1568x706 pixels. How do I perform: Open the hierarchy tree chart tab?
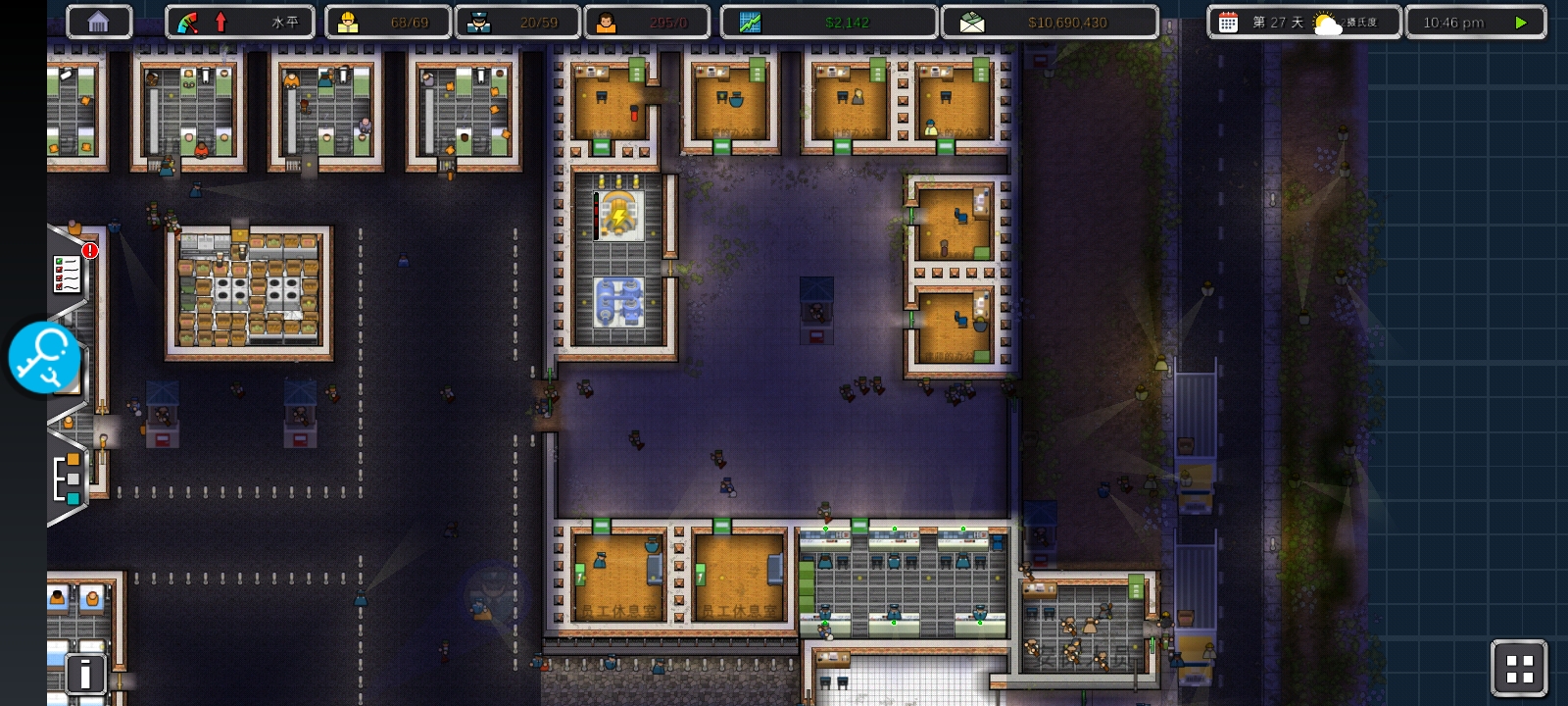click(67, 479)
